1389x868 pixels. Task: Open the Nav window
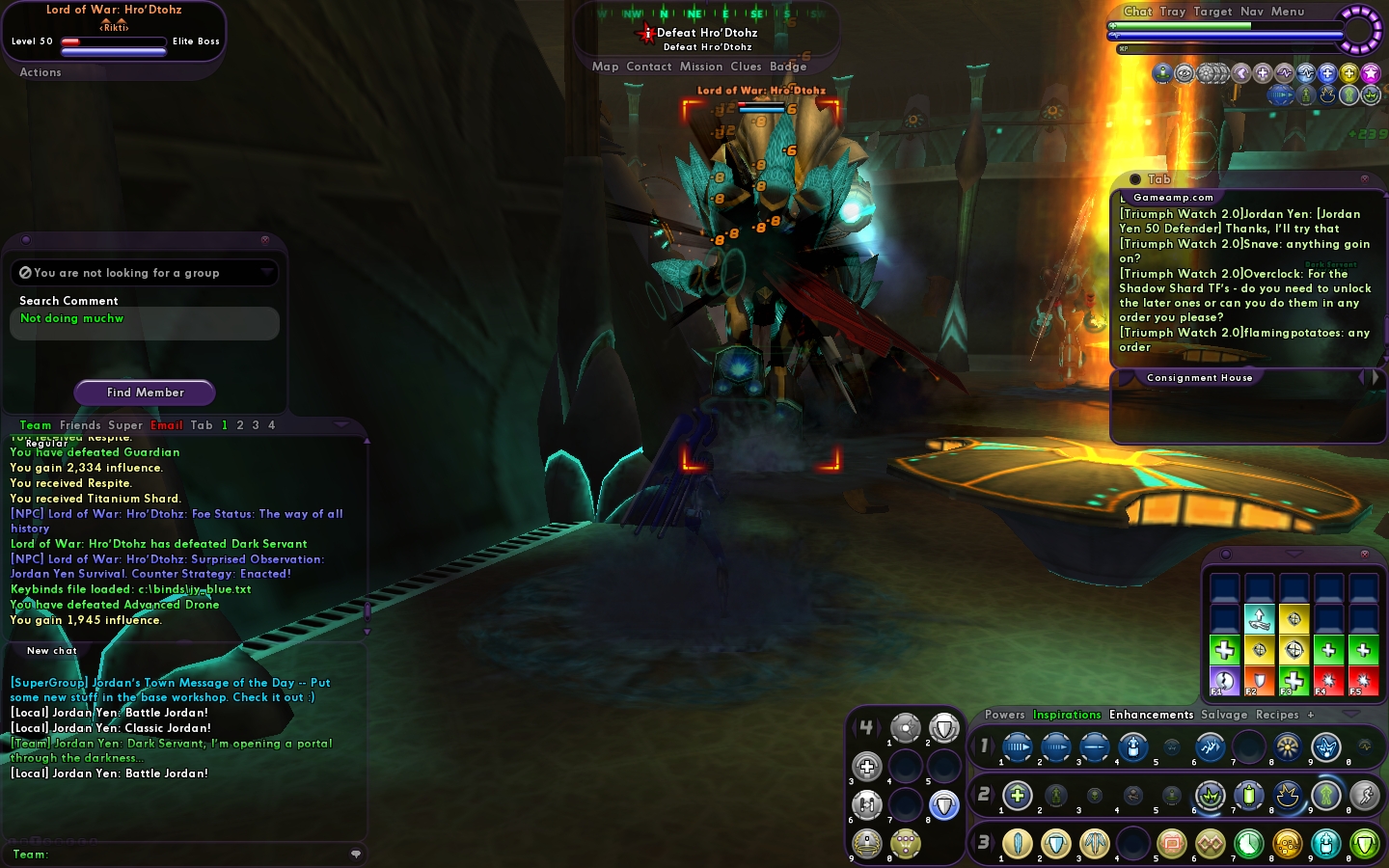(x=1252, y=12)
